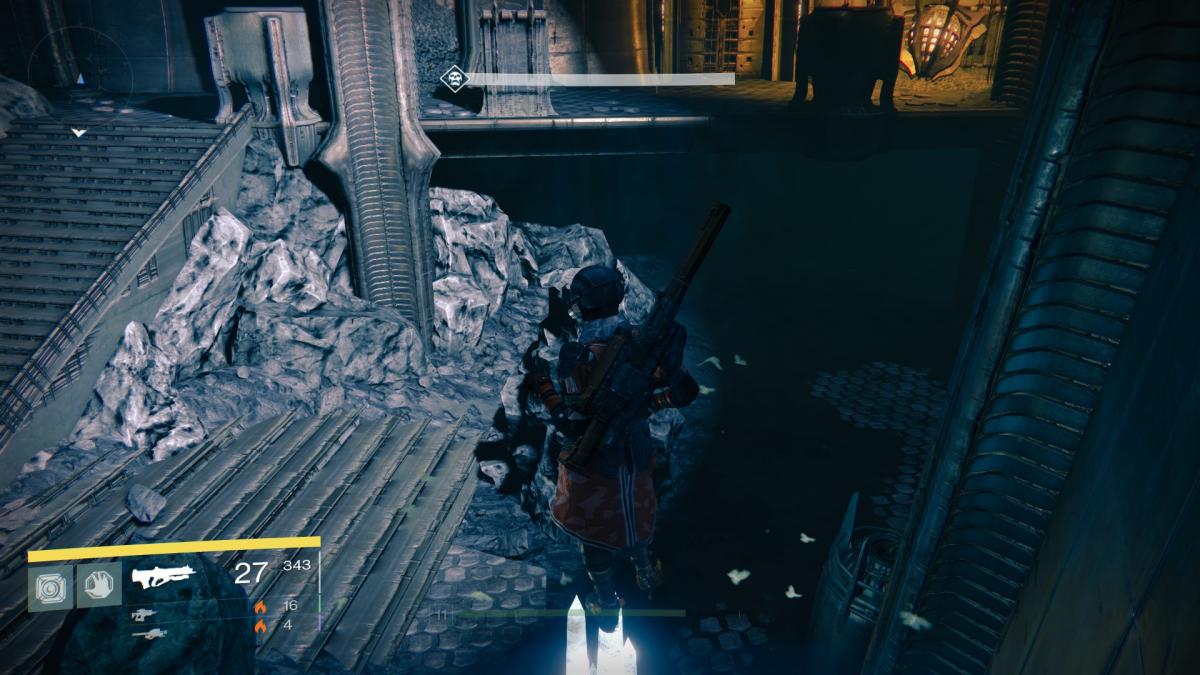Switch to the special weapon with 16 ammo
Viewport: 1200px width, 675px height.
coord(144,614)
